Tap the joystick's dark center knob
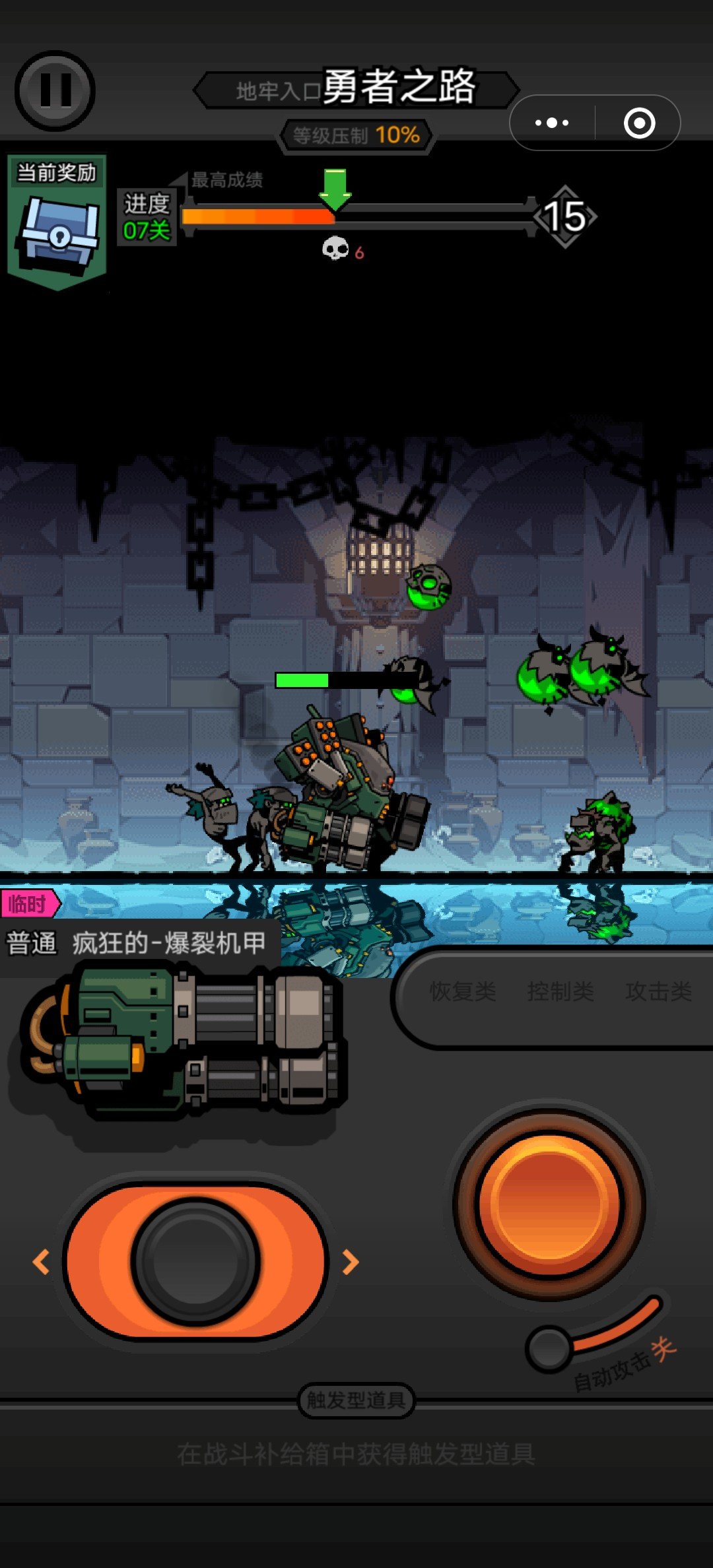Viewport: 713px width, 1568px height. tap(195, 1262)
